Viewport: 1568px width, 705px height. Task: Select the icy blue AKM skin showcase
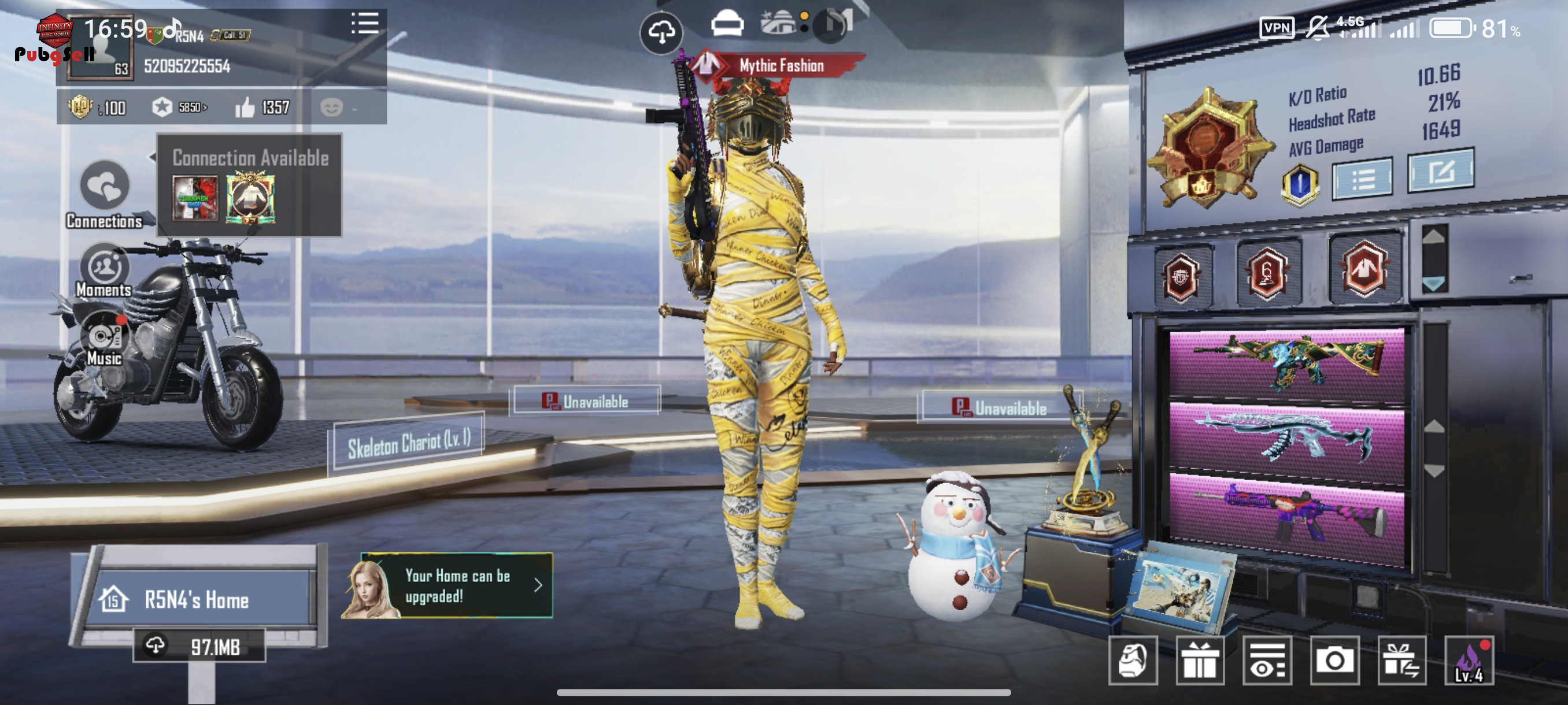[1286, 438]
